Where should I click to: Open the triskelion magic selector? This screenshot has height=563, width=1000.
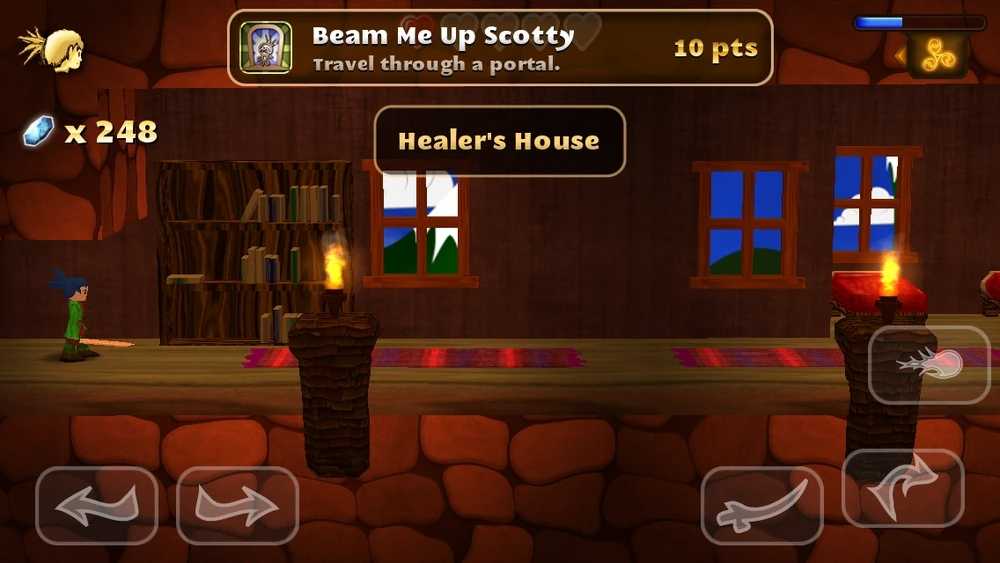pos(938,55)
